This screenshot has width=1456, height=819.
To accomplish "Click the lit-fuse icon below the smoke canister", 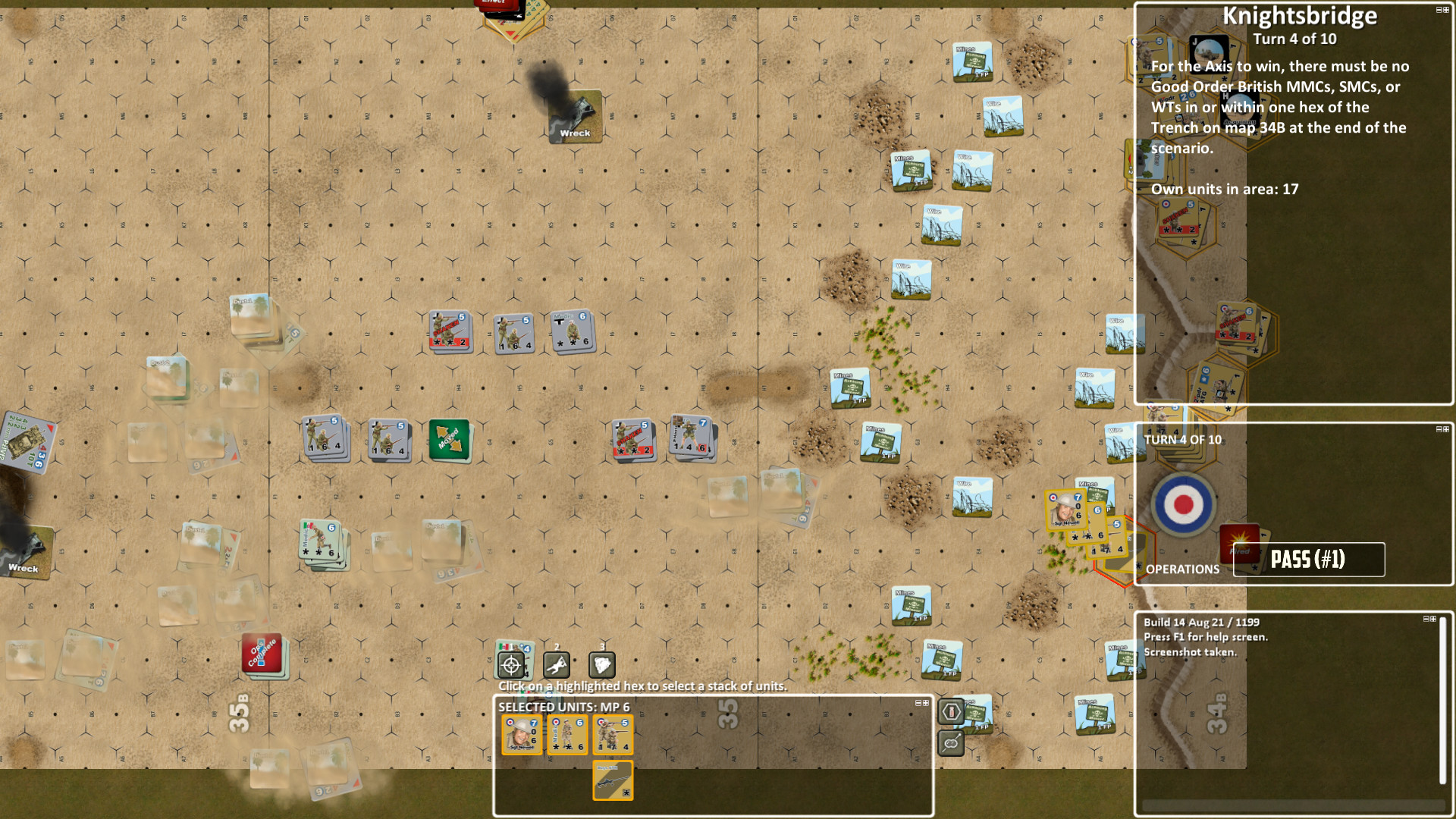I will click(951, 745).
